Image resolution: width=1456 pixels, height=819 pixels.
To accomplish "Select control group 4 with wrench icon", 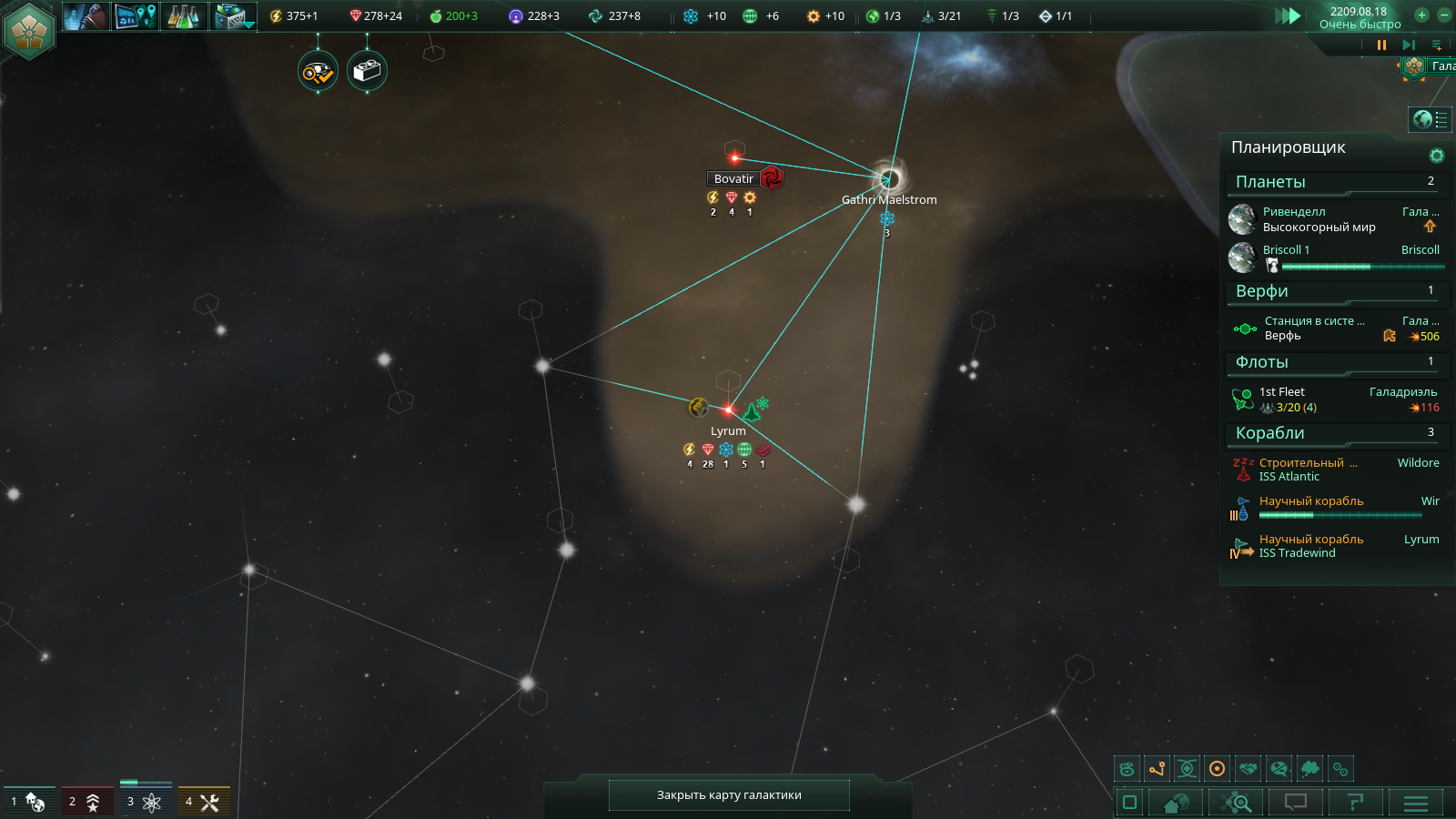I will tap(202, 802).
